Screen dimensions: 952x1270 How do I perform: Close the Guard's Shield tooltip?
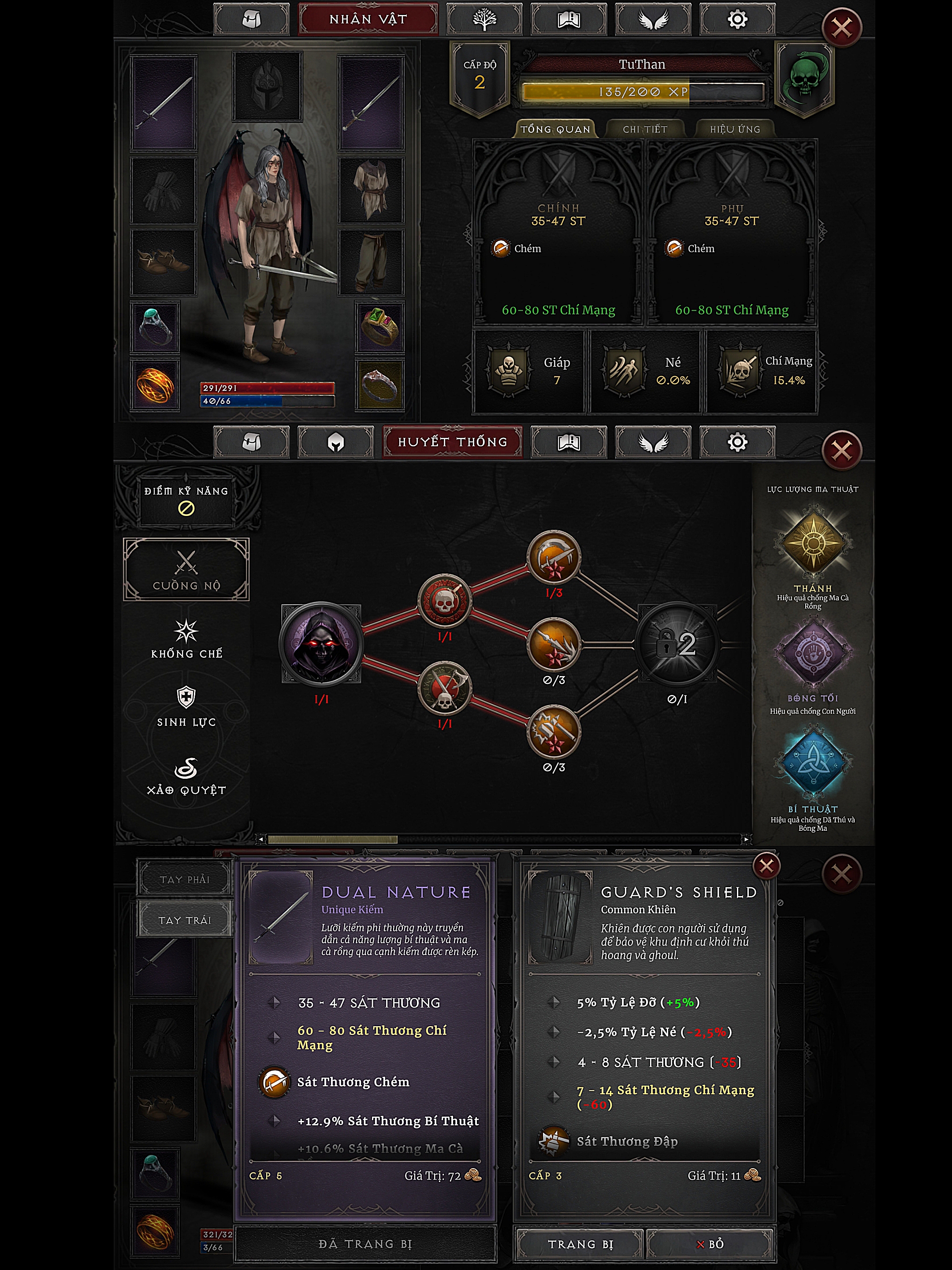coord(766,866)
